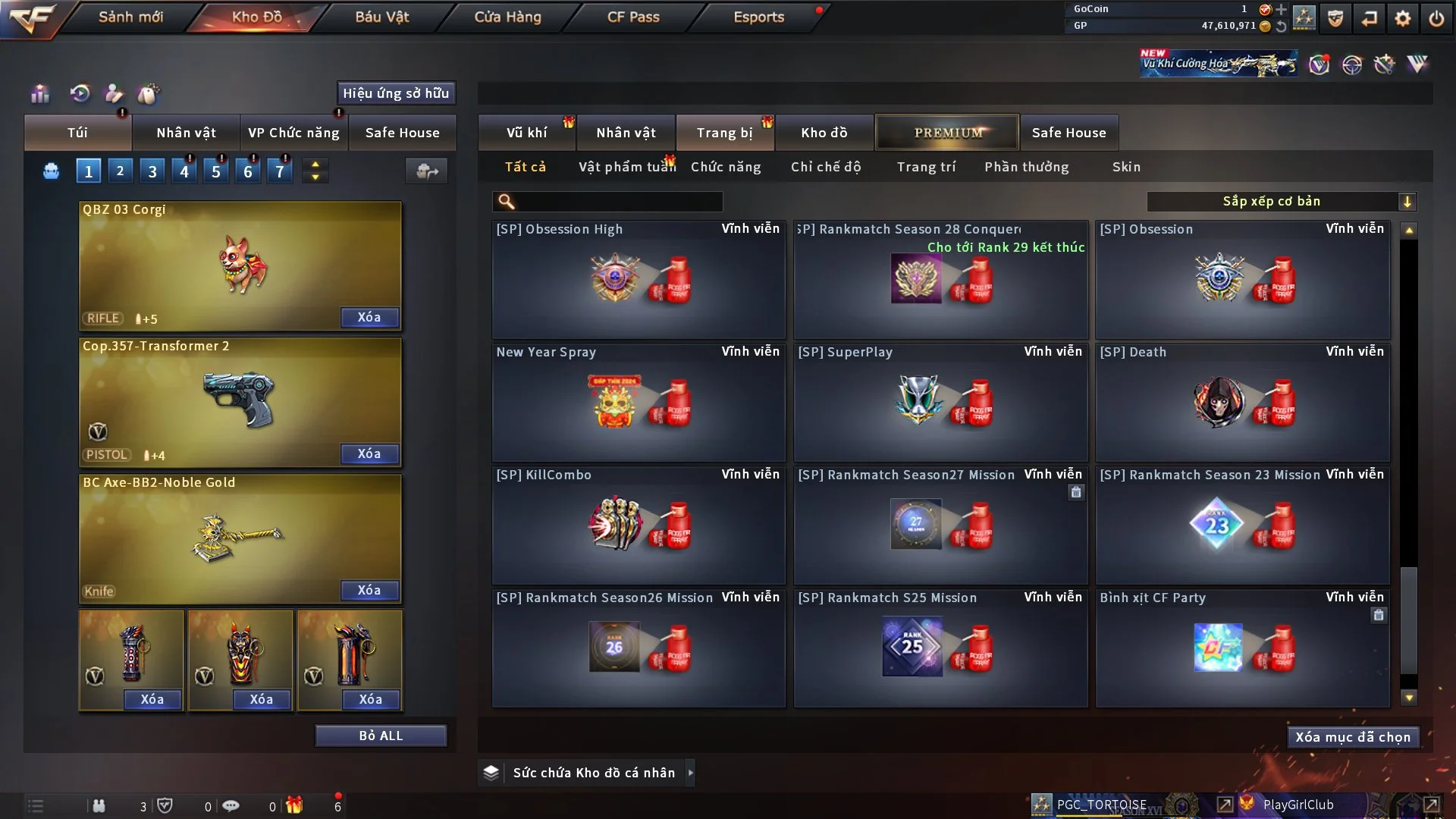Select the [SP] Death spray item
The image size is (1456, 819).
point(1242,402)
